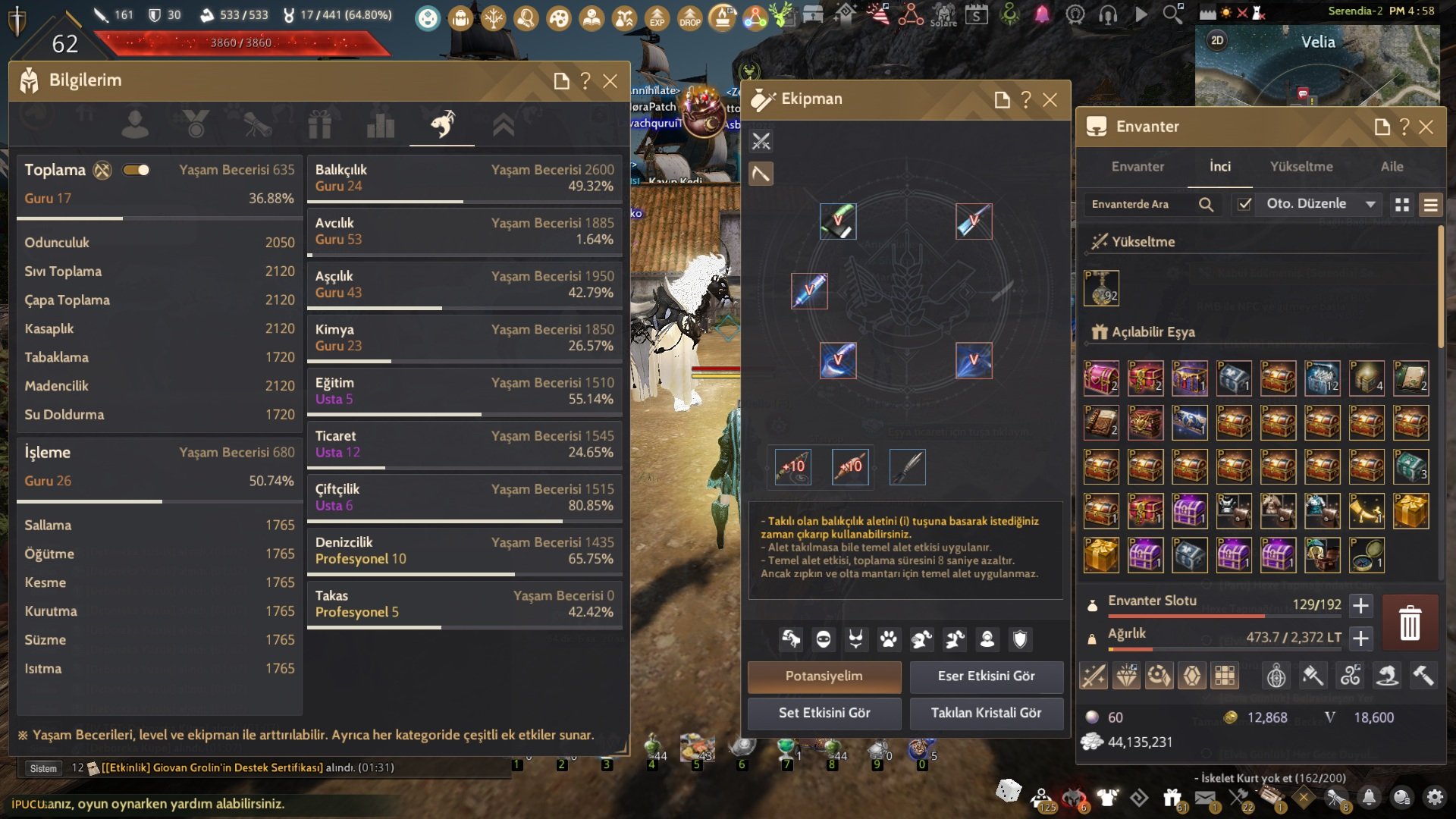Select the Aile tab in inventory

pos(1392,167)
